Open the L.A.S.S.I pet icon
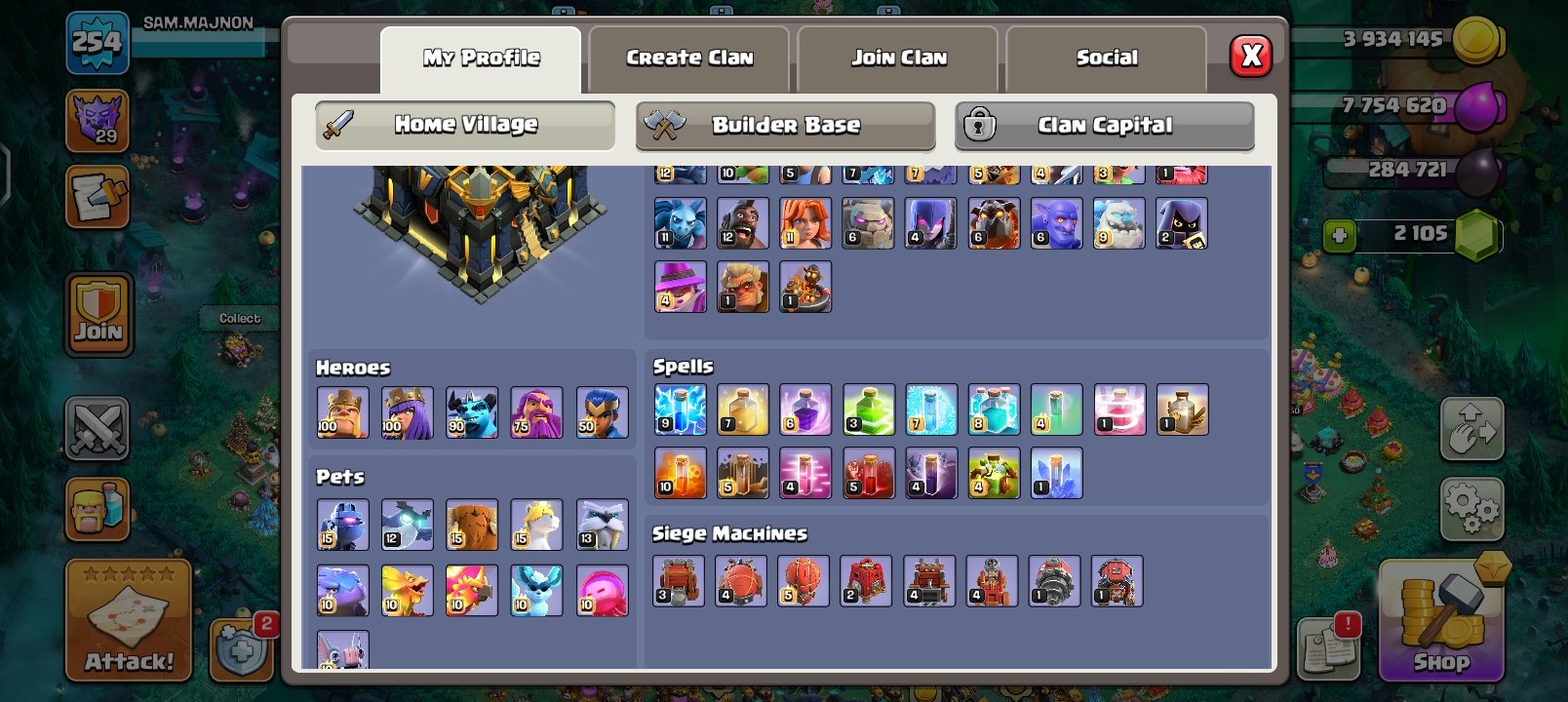 pyautogui.click(x=343, y=525)
